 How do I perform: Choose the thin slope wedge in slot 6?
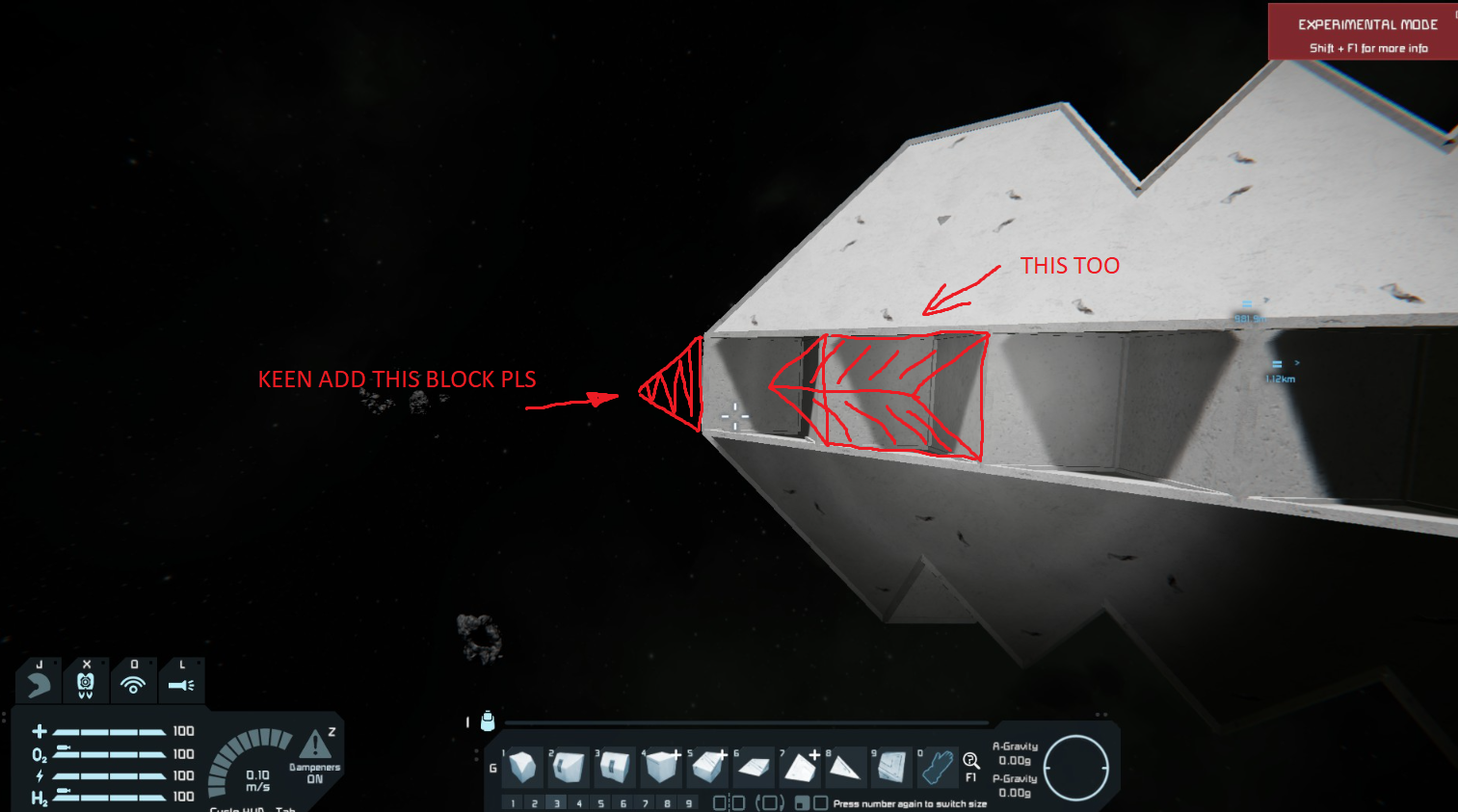754,767
